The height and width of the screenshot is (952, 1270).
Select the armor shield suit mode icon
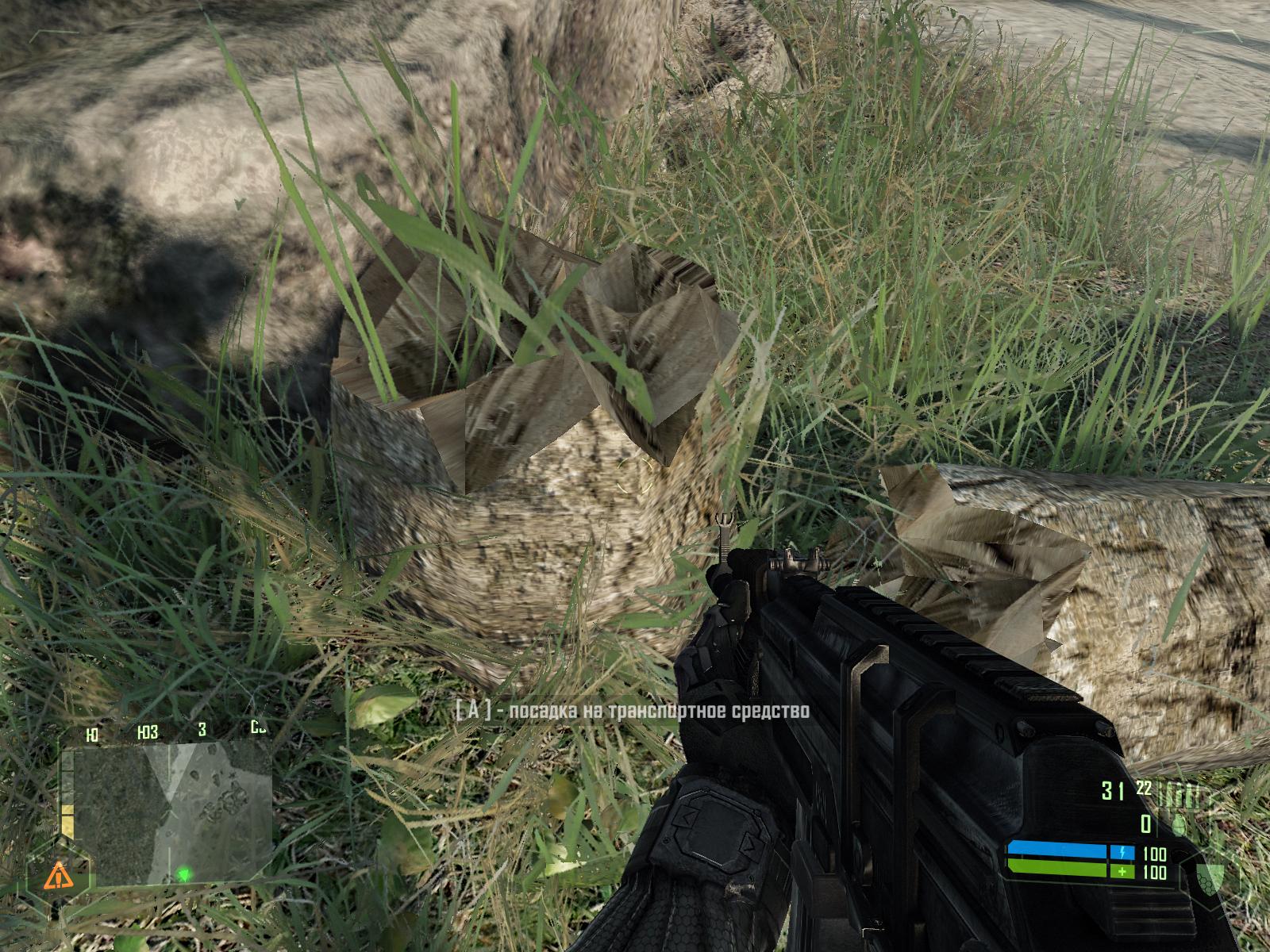1211,879
